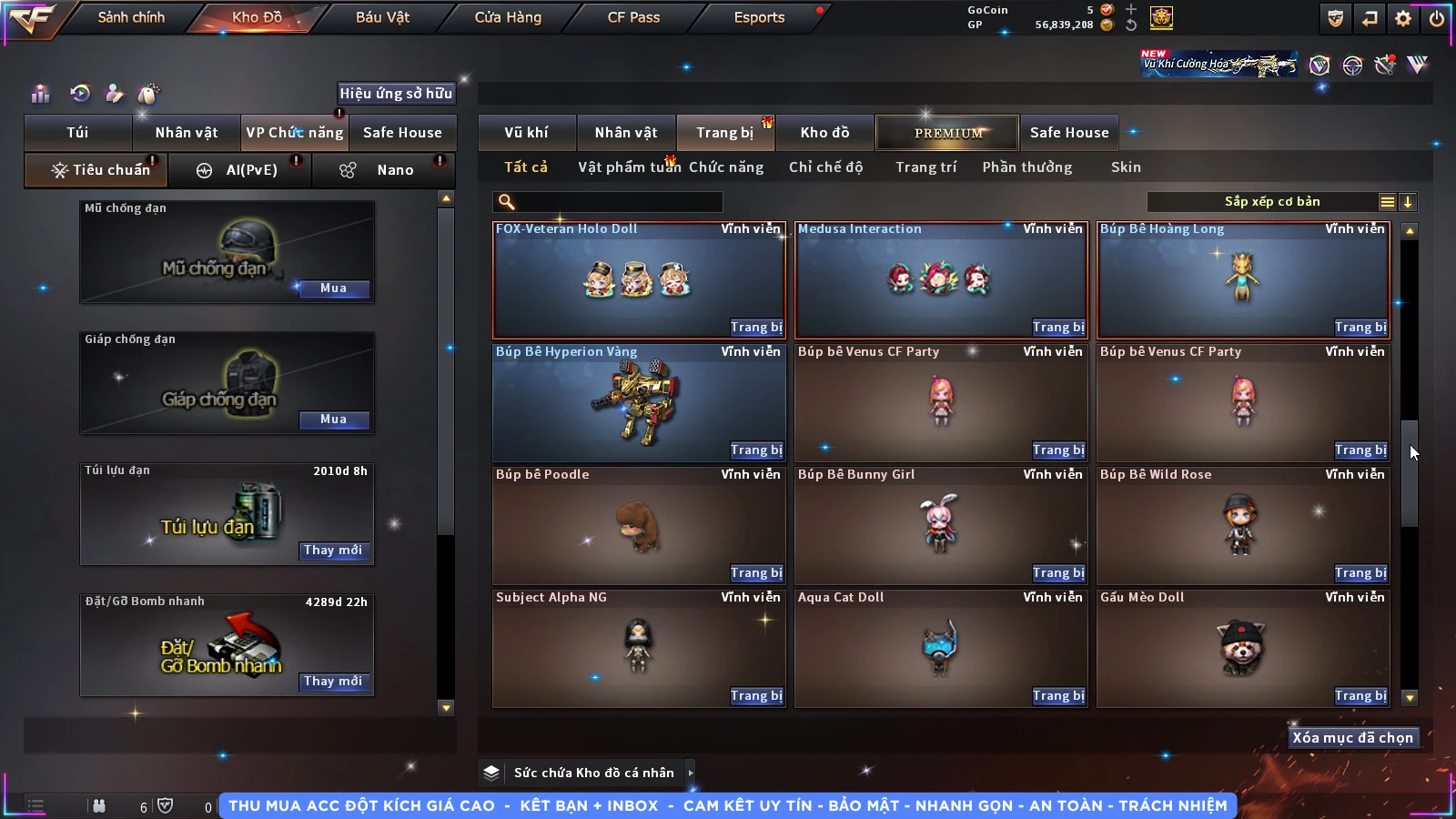
Task: Switch to the AI(PvE) loadout tab
Action: [240, 170]
